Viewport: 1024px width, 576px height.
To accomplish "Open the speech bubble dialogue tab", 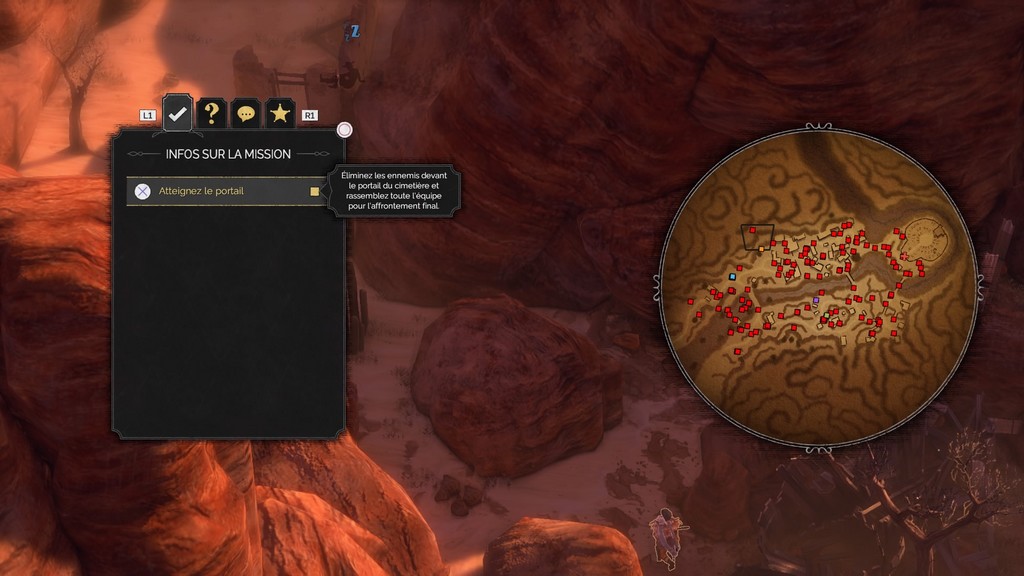I will [x=245, y=114].
